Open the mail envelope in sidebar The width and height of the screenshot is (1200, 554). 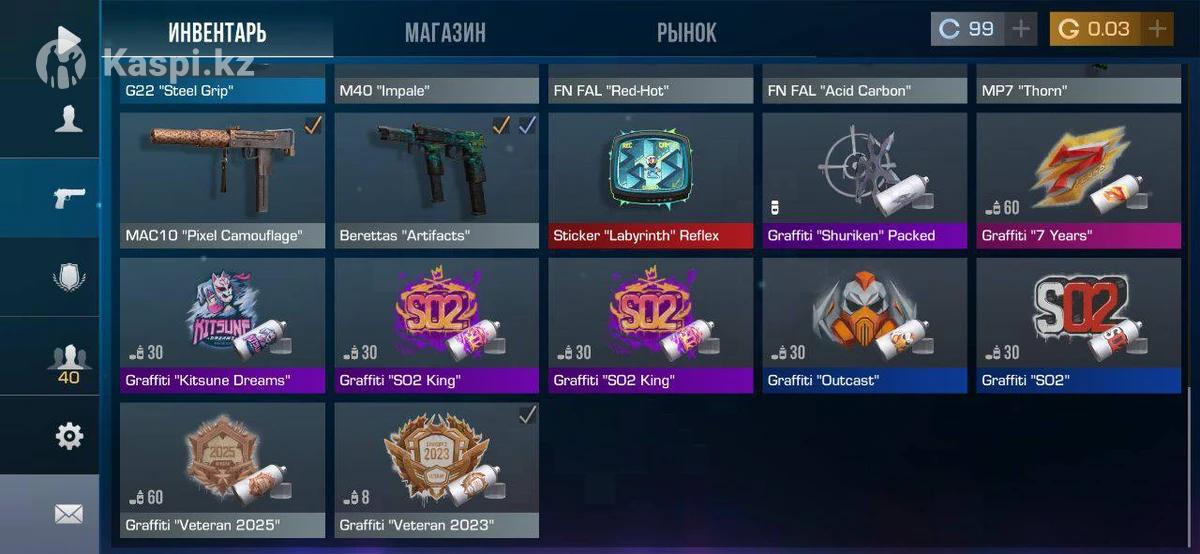coord(69,514)
